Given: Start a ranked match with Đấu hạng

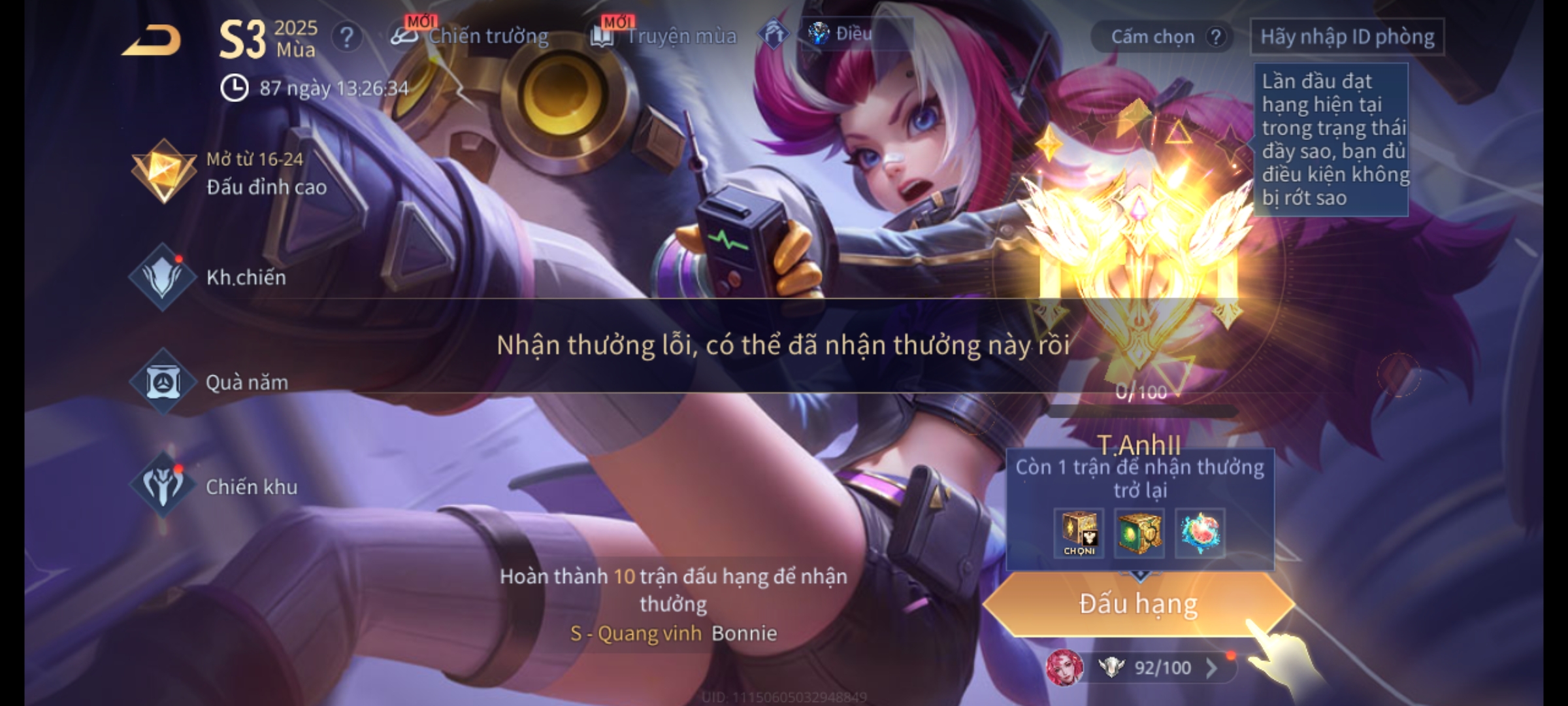Looking at the screenshot, I should click(x=1138, y=604).
